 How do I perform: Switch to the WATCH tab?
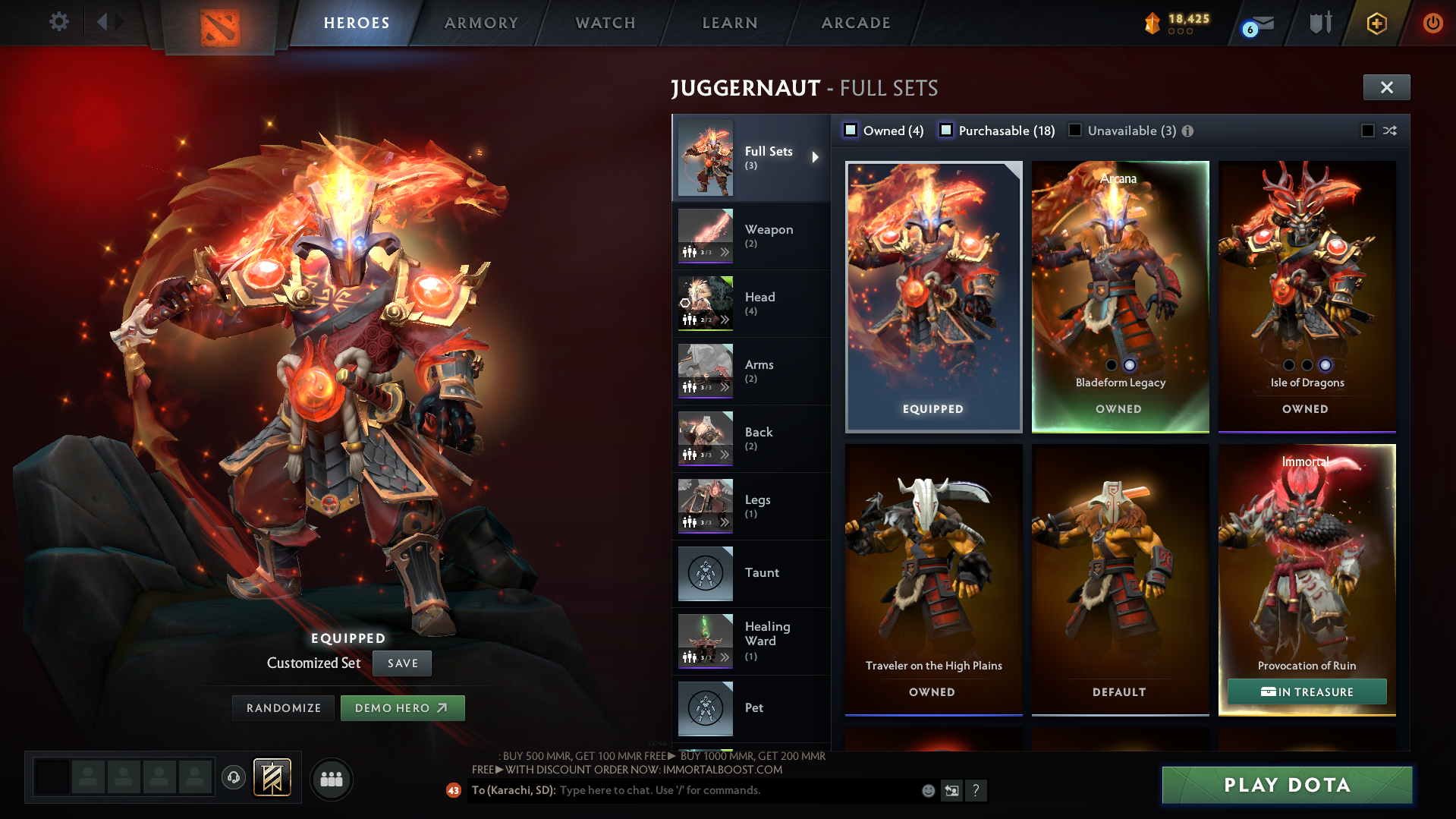(x=605, y=23)
